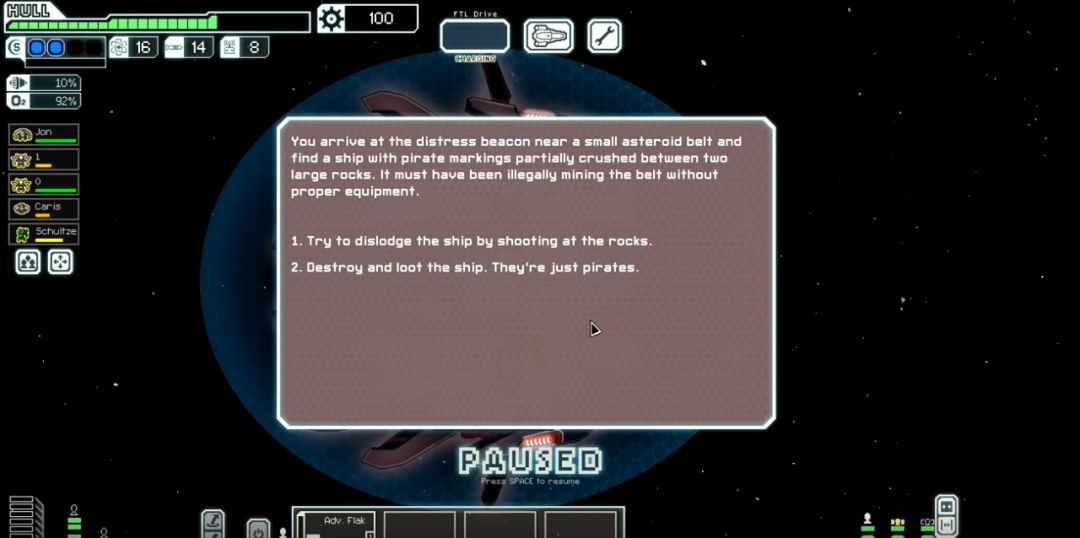Screen dimensions: 1080x538
Task: Select crew member Jon
Action: [x=44, y=134]
